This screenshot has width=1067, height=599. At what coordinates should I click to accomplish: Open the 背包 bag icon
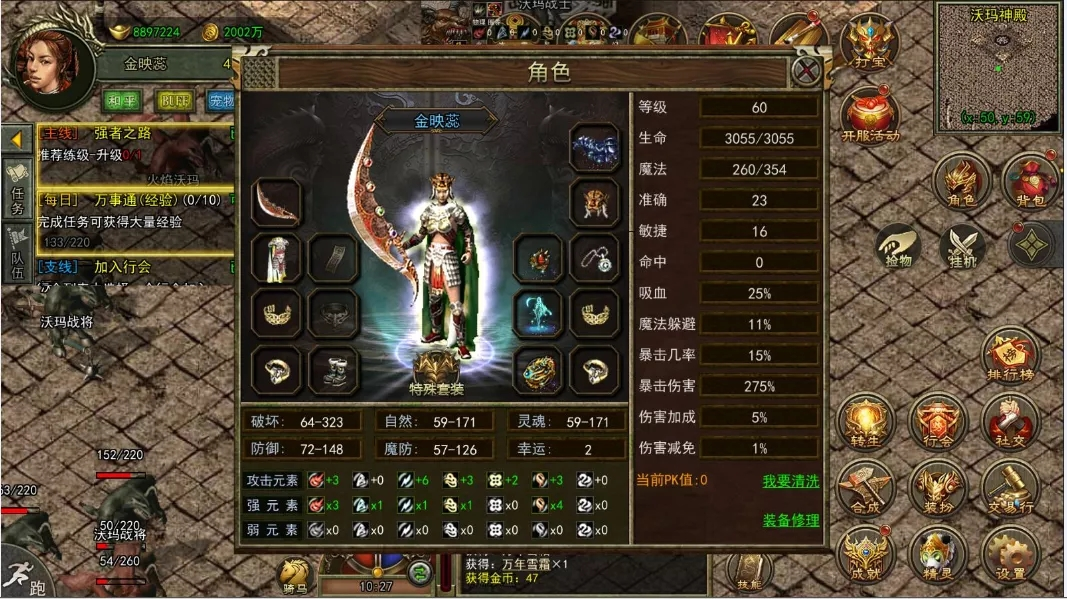1030,181
